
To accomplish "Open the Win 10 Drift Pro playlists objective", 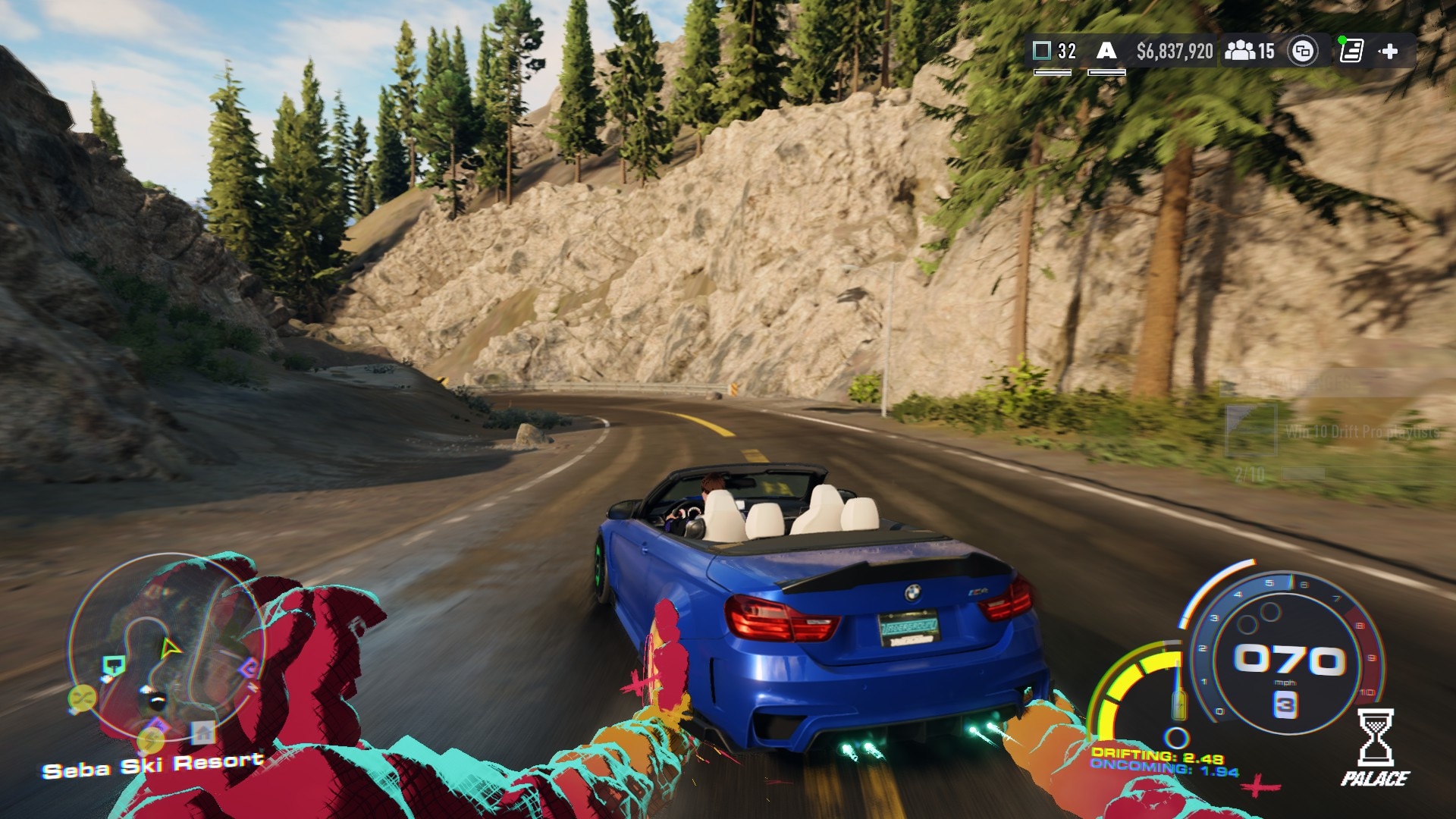I will 1361,432.
